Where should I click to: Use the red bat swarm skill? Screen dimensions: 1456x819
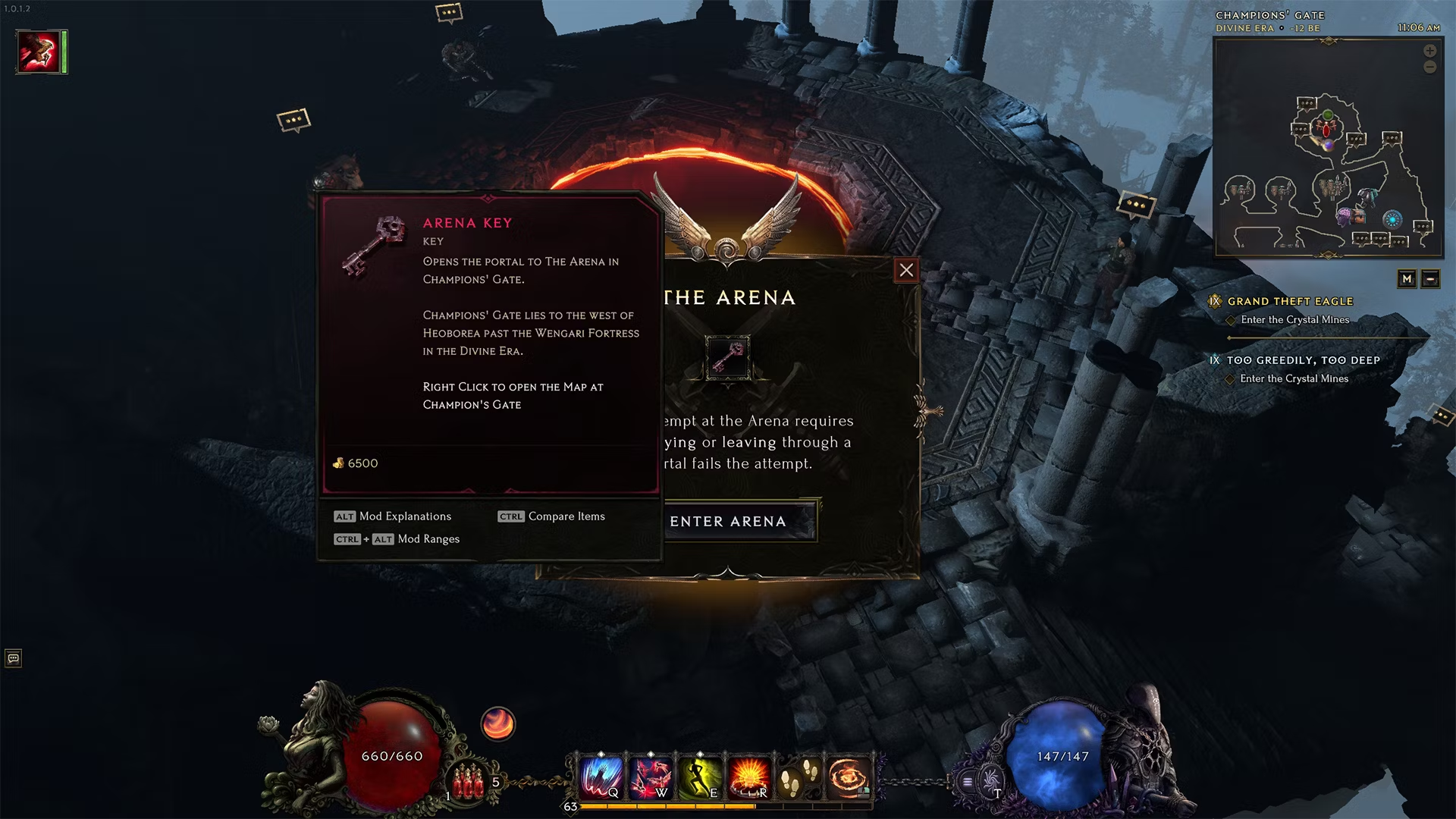(650, 777)
